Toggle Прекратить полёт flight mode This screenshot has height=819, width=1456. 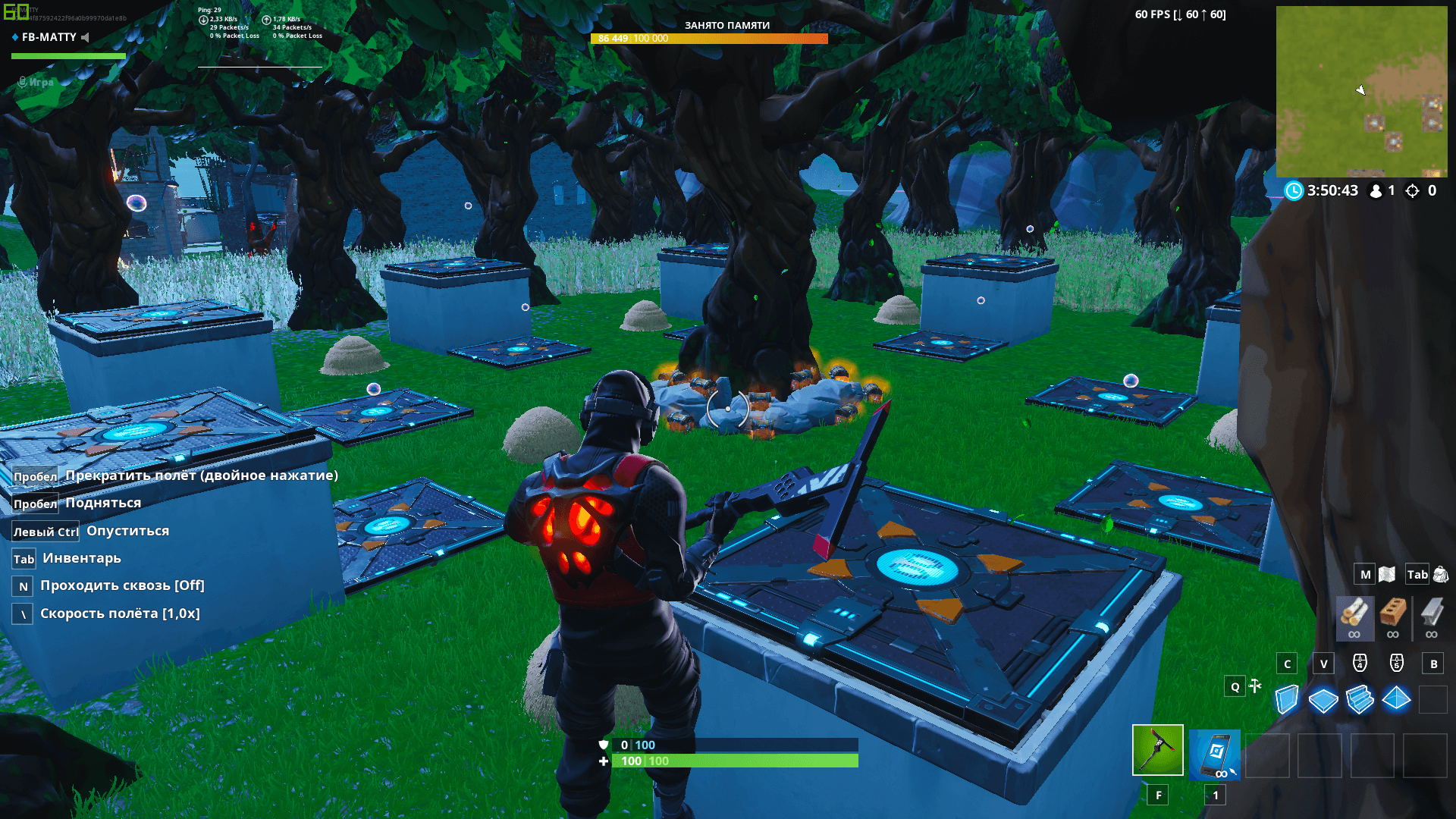(x=201, y=475)
